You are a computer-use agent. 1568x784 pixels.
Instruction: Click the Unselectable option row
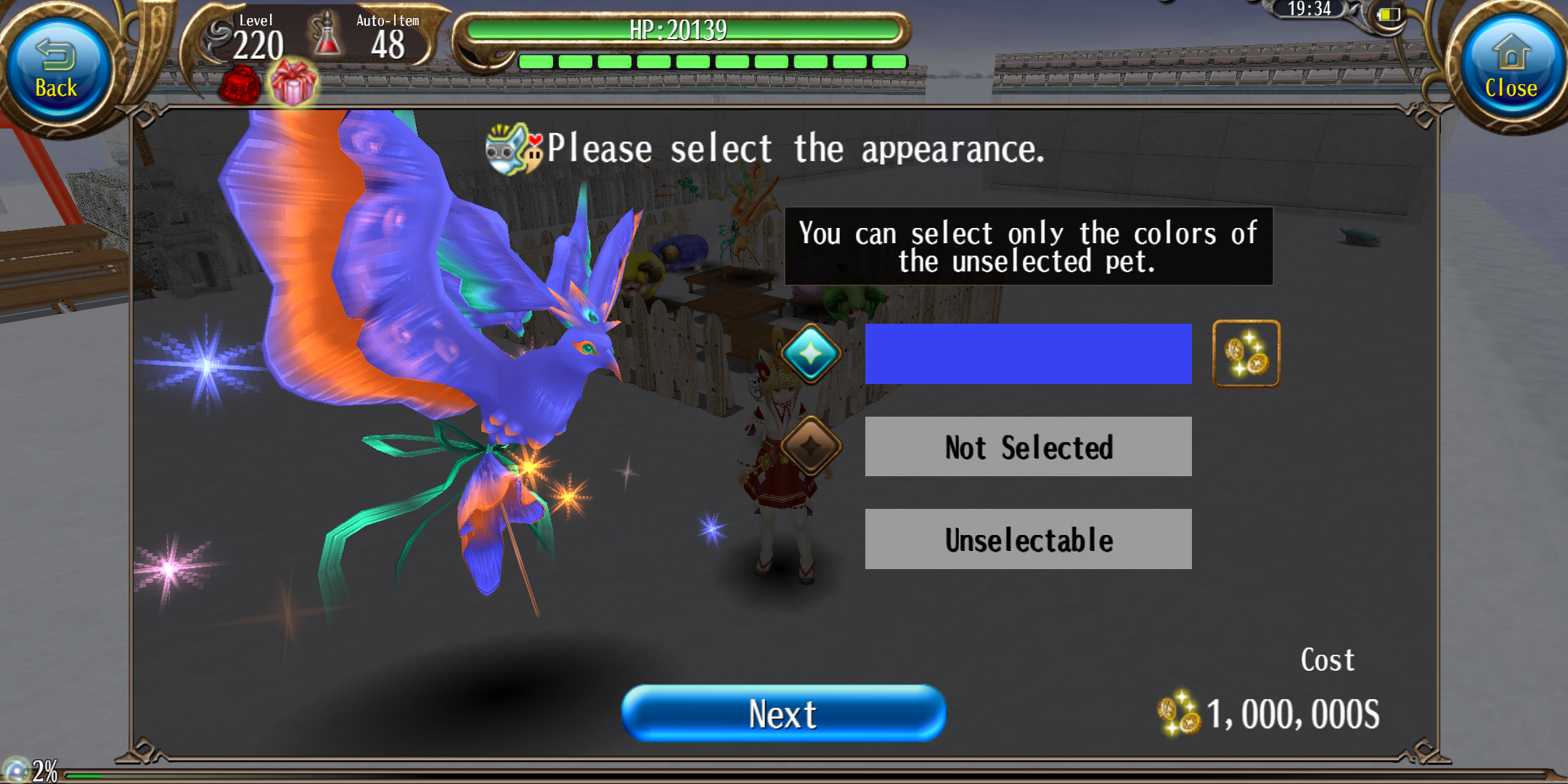[x=1028, y=539]
